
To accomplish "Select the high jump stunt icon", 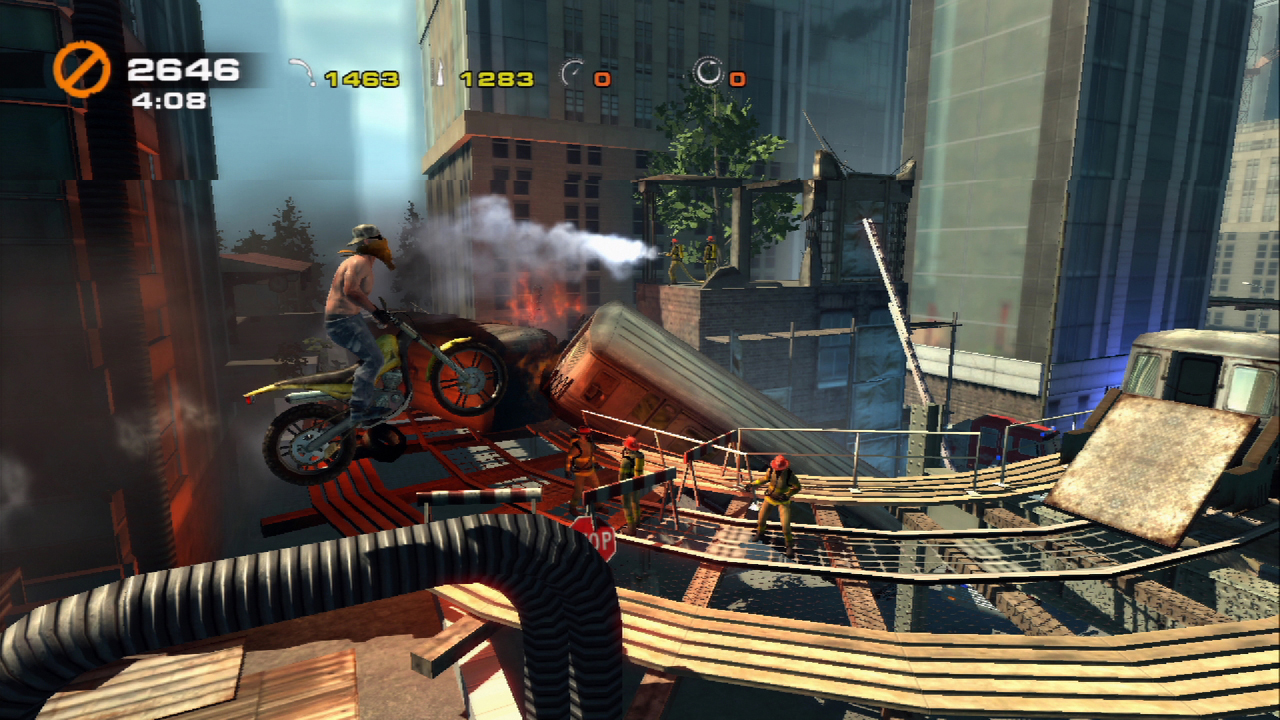I will [x=439, y=73].
